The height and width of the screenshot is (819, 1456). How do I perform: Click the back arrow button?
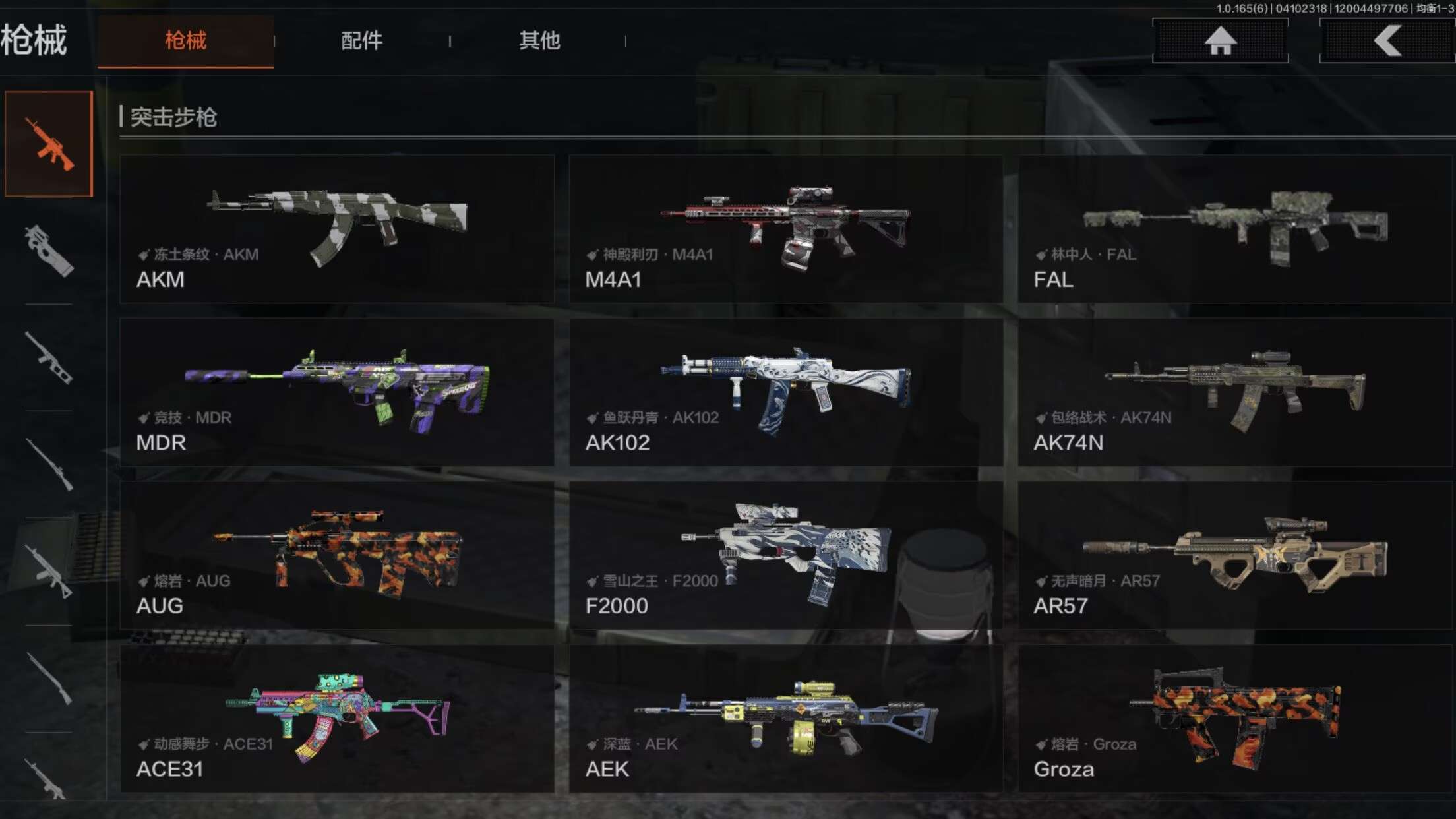point(1387,41)
